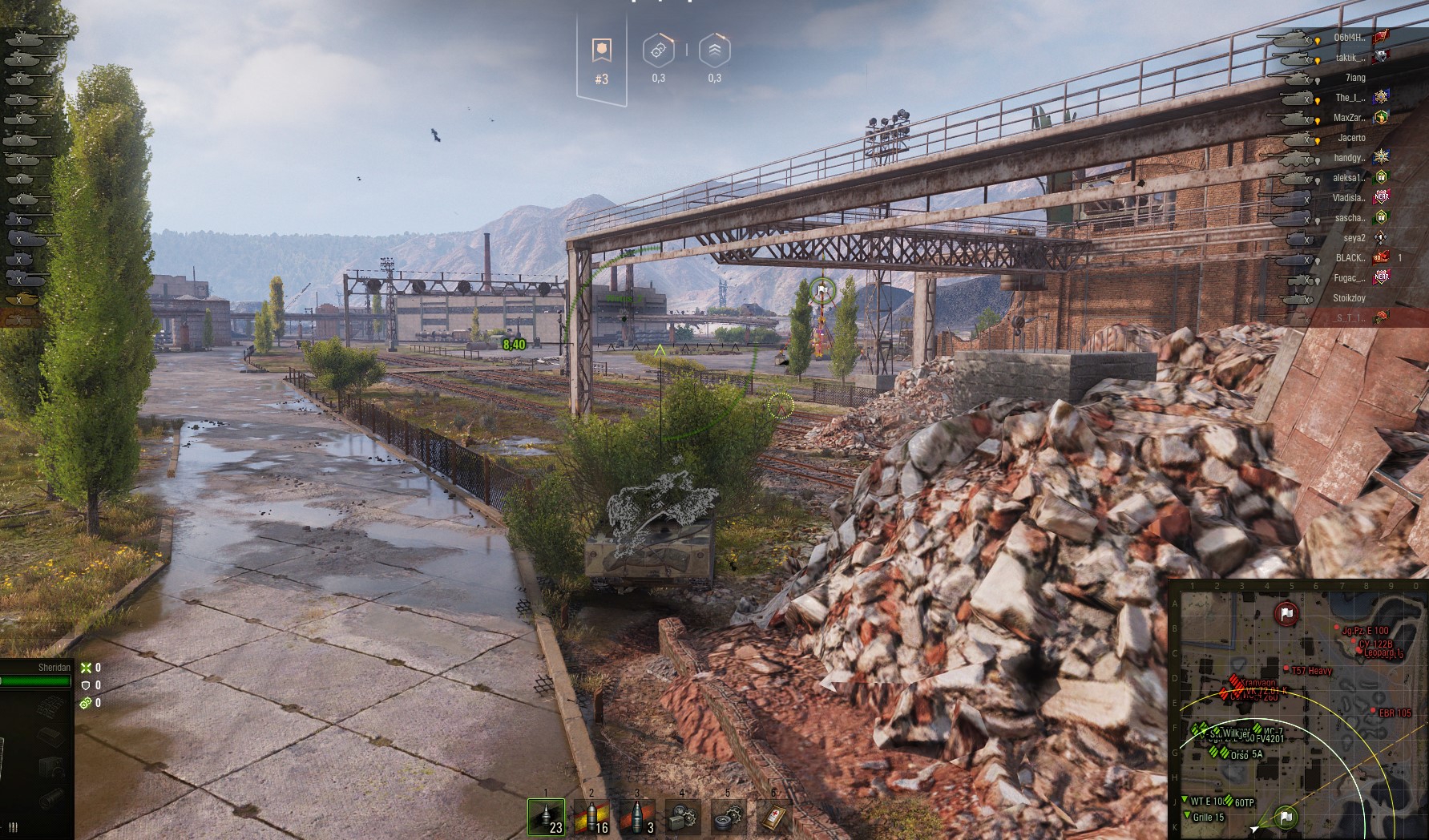Activate the consumable showing wheels and gear
The height and width of the screenshot is (840, 1429).
(x=729, y=817)
